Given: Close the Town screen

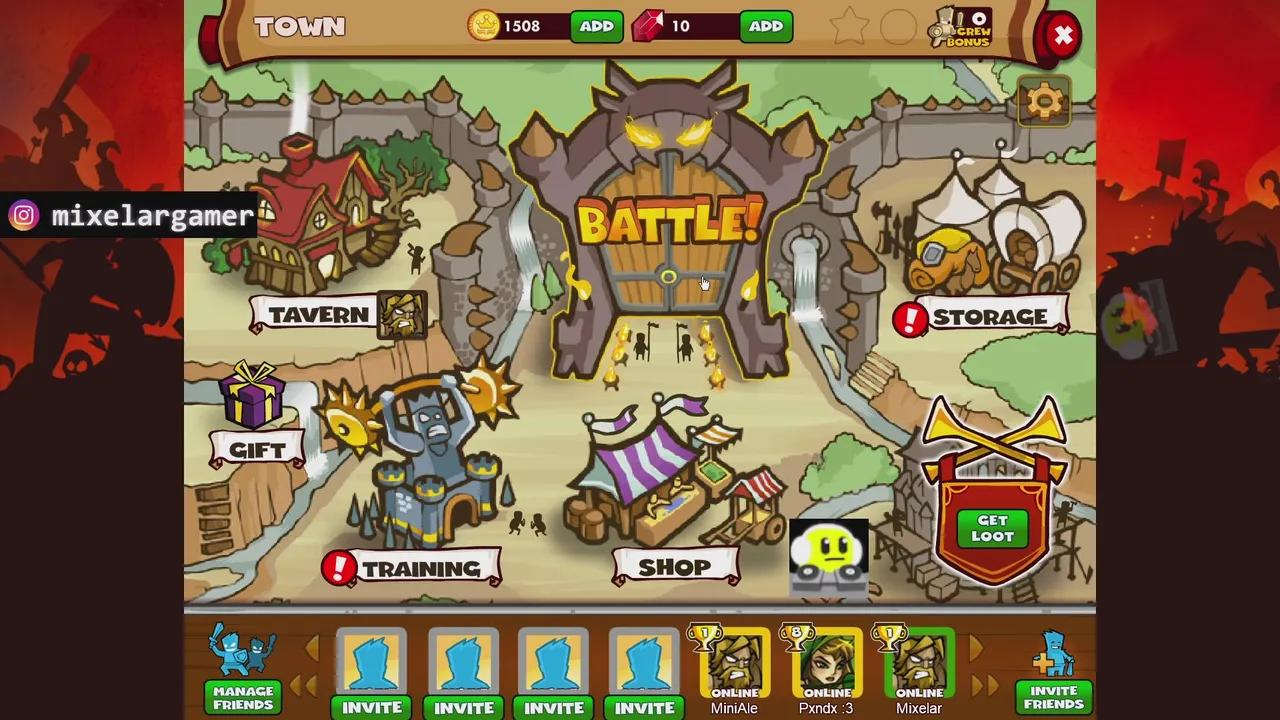Looking at the screenshot, I should 1063,37.
